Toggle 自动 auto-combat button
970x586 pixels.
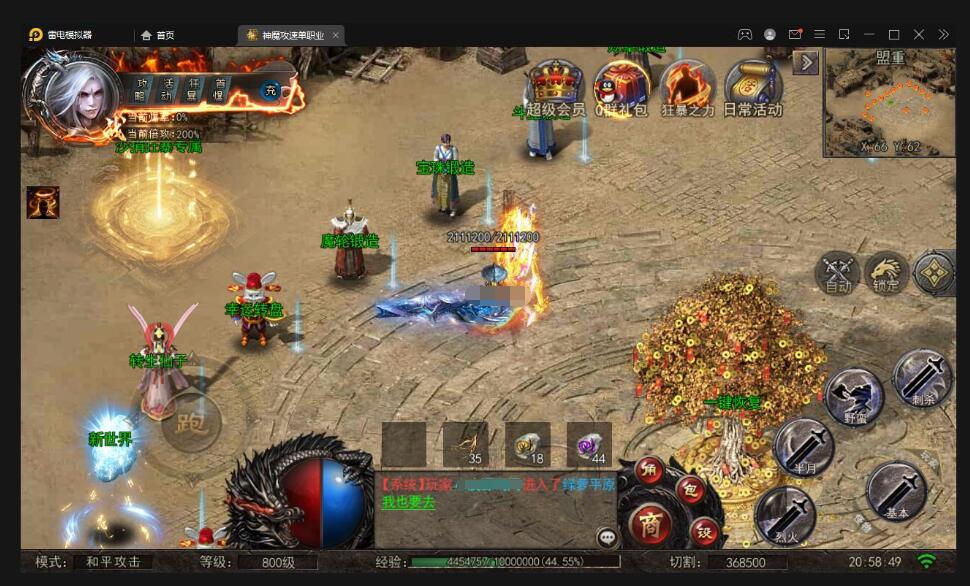[x=838, y=272]
